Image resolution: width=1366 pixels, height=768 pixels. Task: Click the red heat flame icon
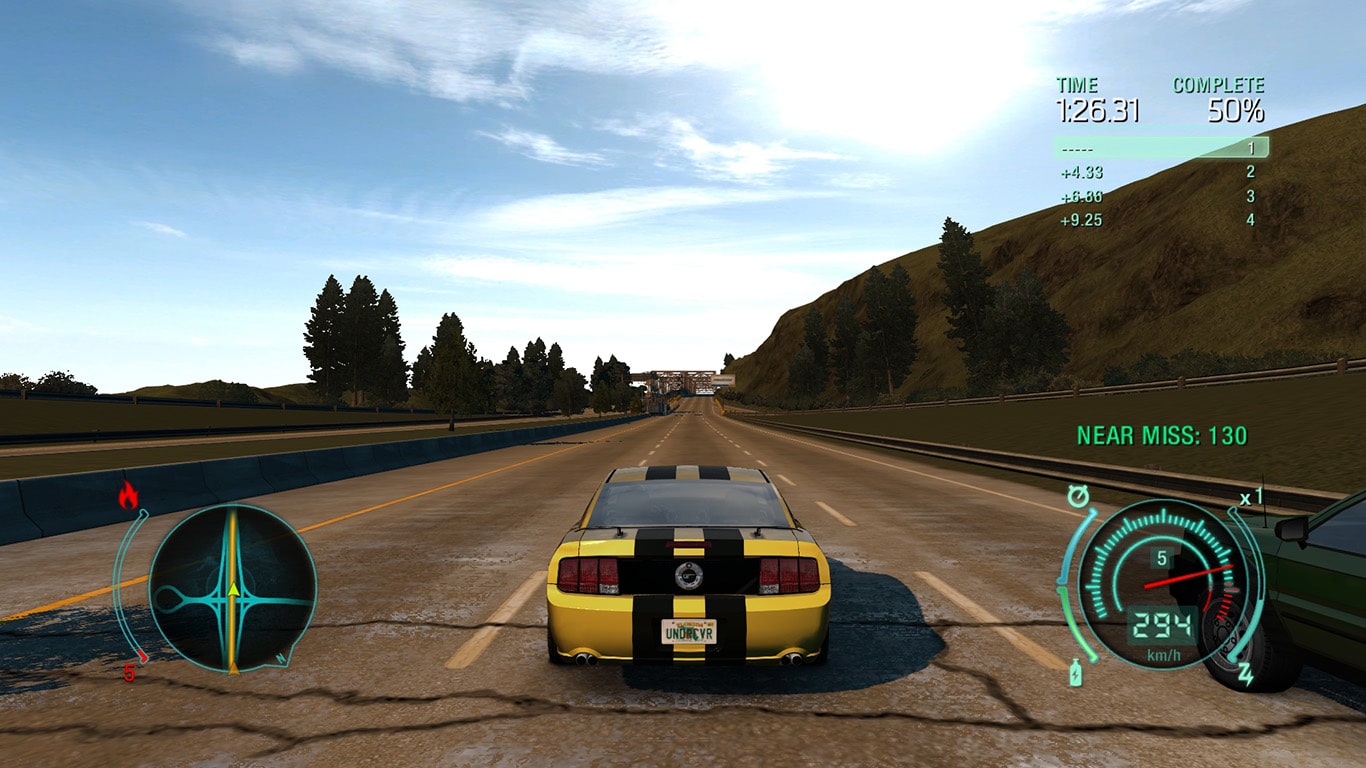pyautogui.click(x=129, y=492)
